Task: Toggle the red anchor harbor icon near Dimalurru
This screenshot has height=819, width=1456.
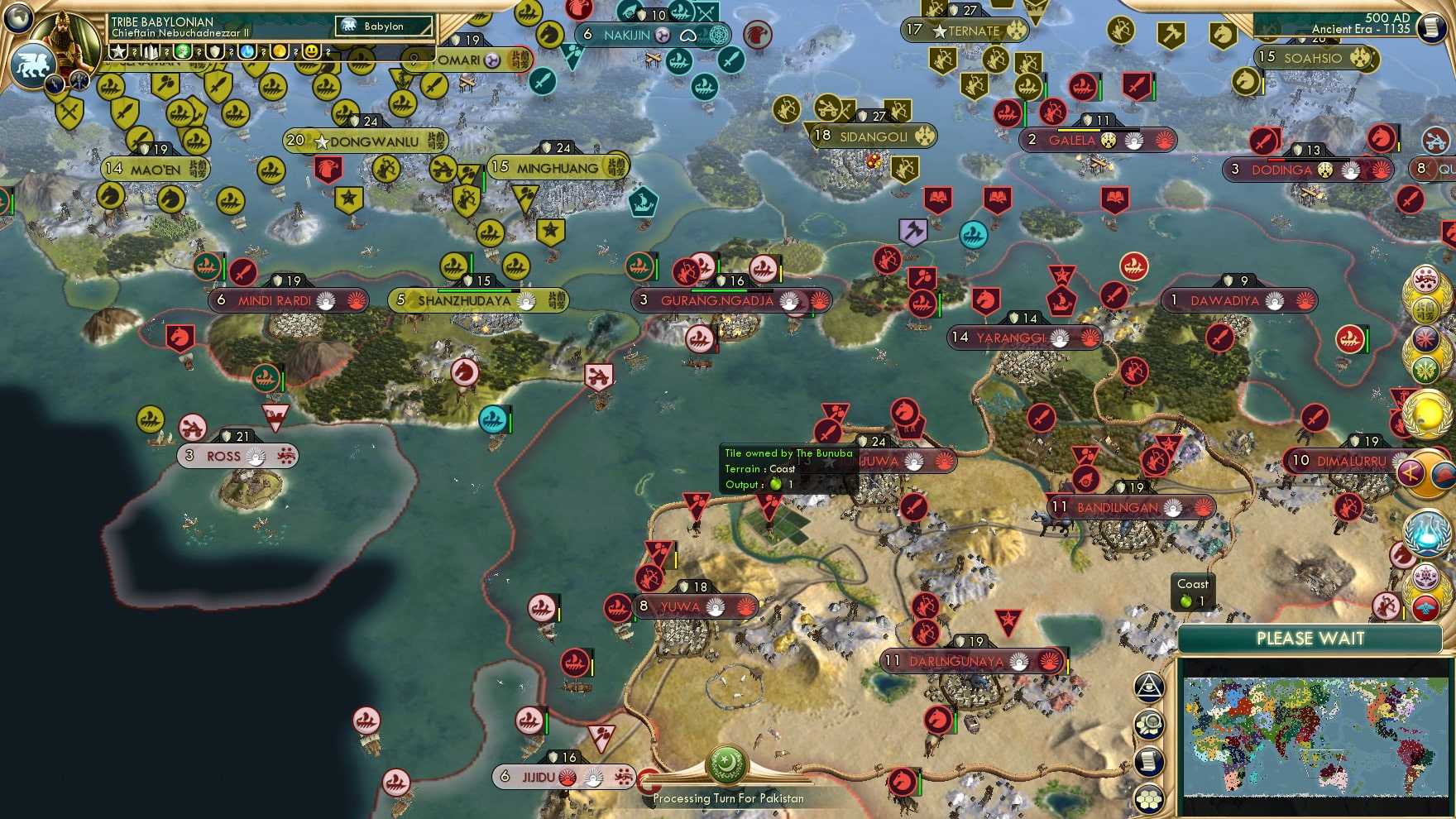Action: (1399, 396)
